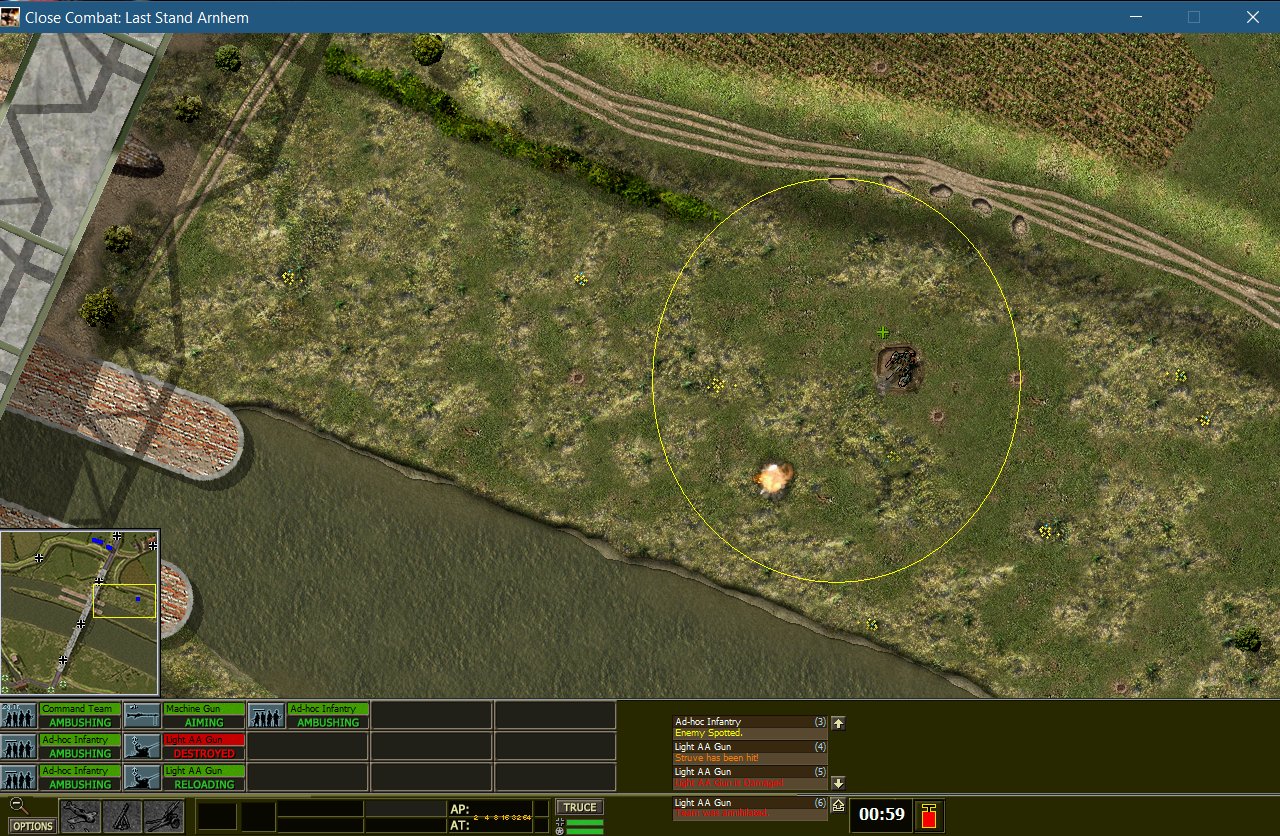Select the Machine Gun team
The height and width of the screenshot is (836, 1280).
[x=203, y=715]
